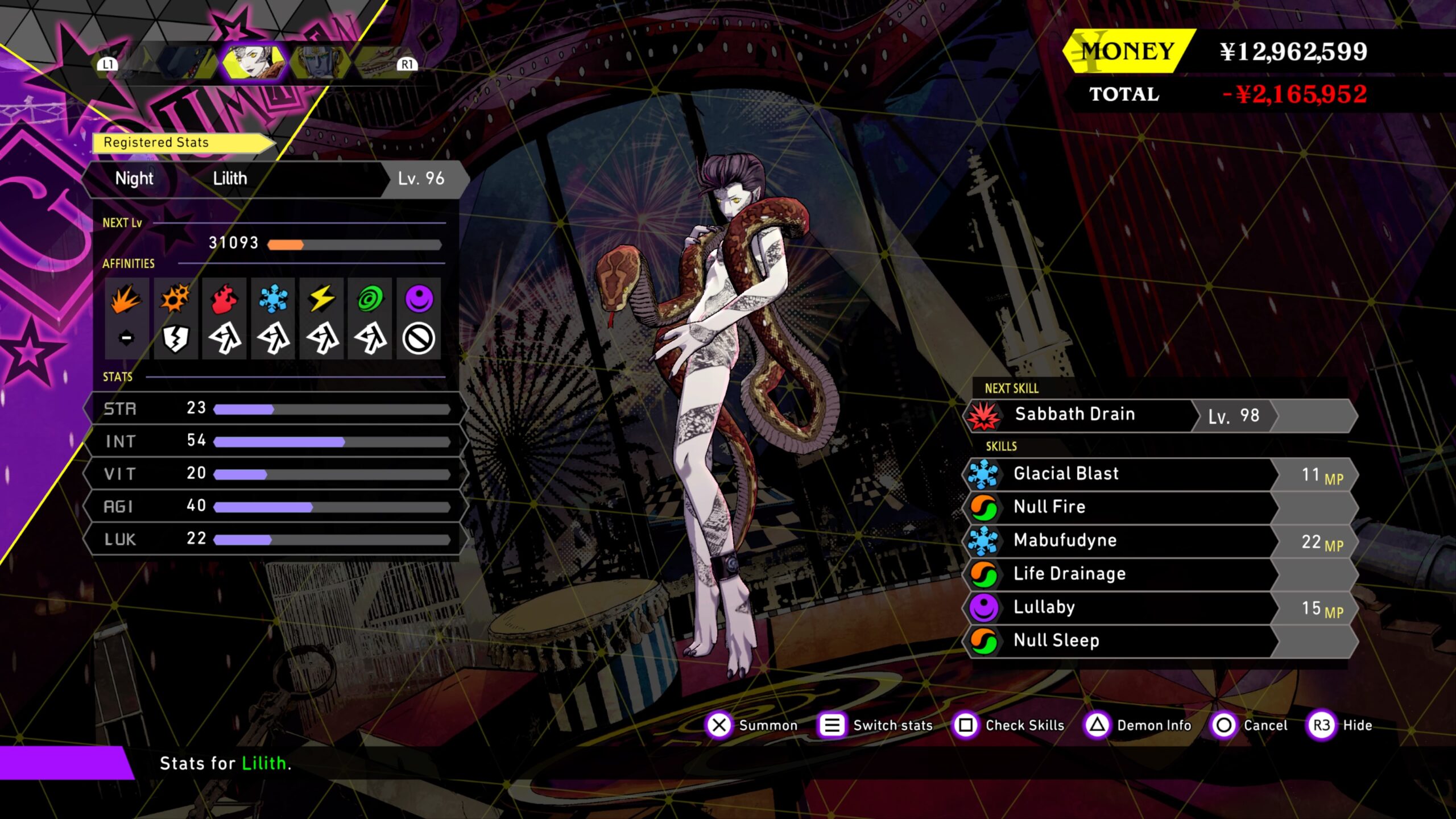1456x819 pixels.
Task: Switch to the blue-faced demon portrait
Action: pyautogui.click(x=320, y=63)
